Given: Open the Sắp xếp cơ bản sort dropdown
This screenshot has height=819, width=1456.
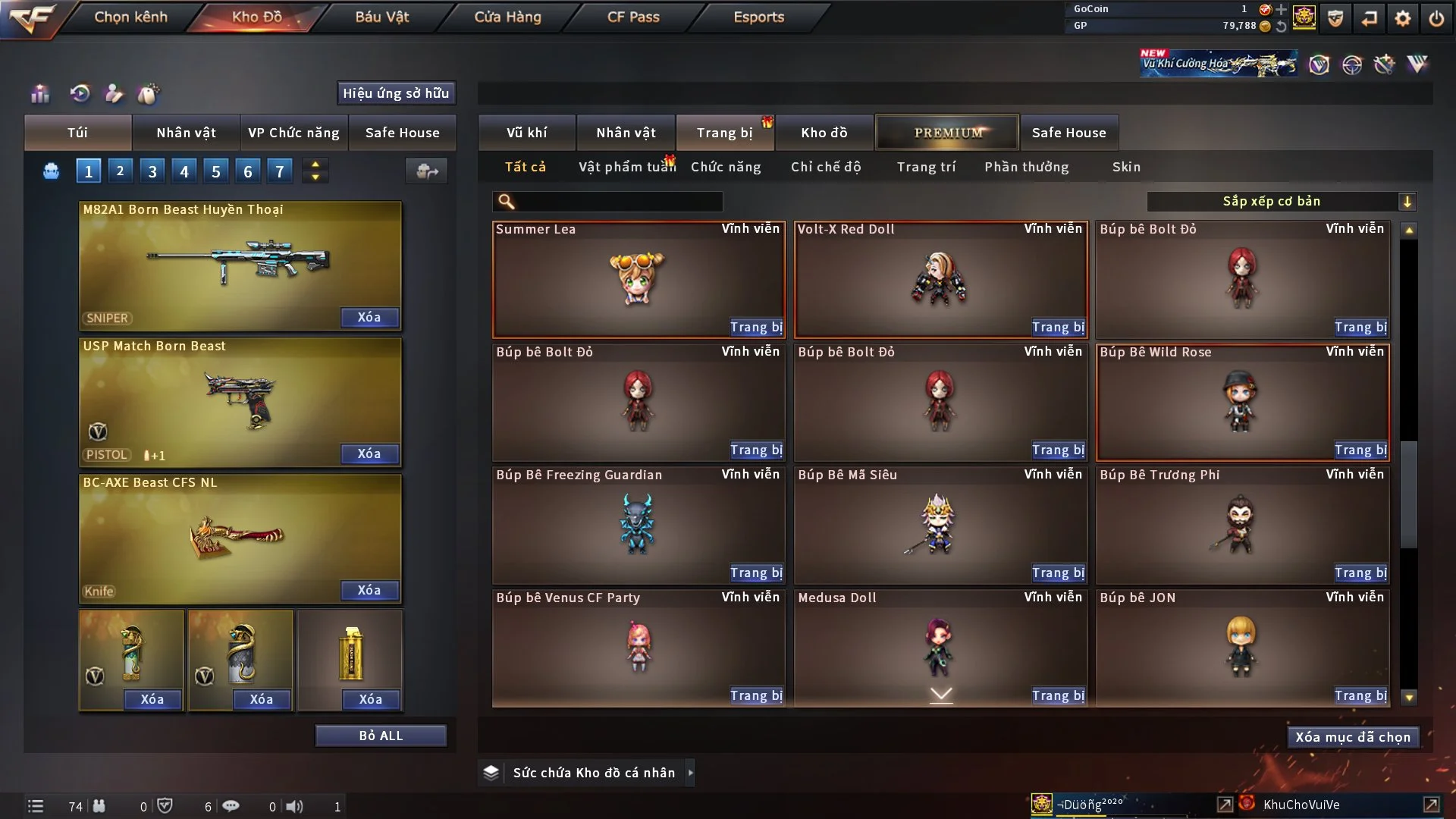Looking at the screenshot, I should pos(1281,201).
